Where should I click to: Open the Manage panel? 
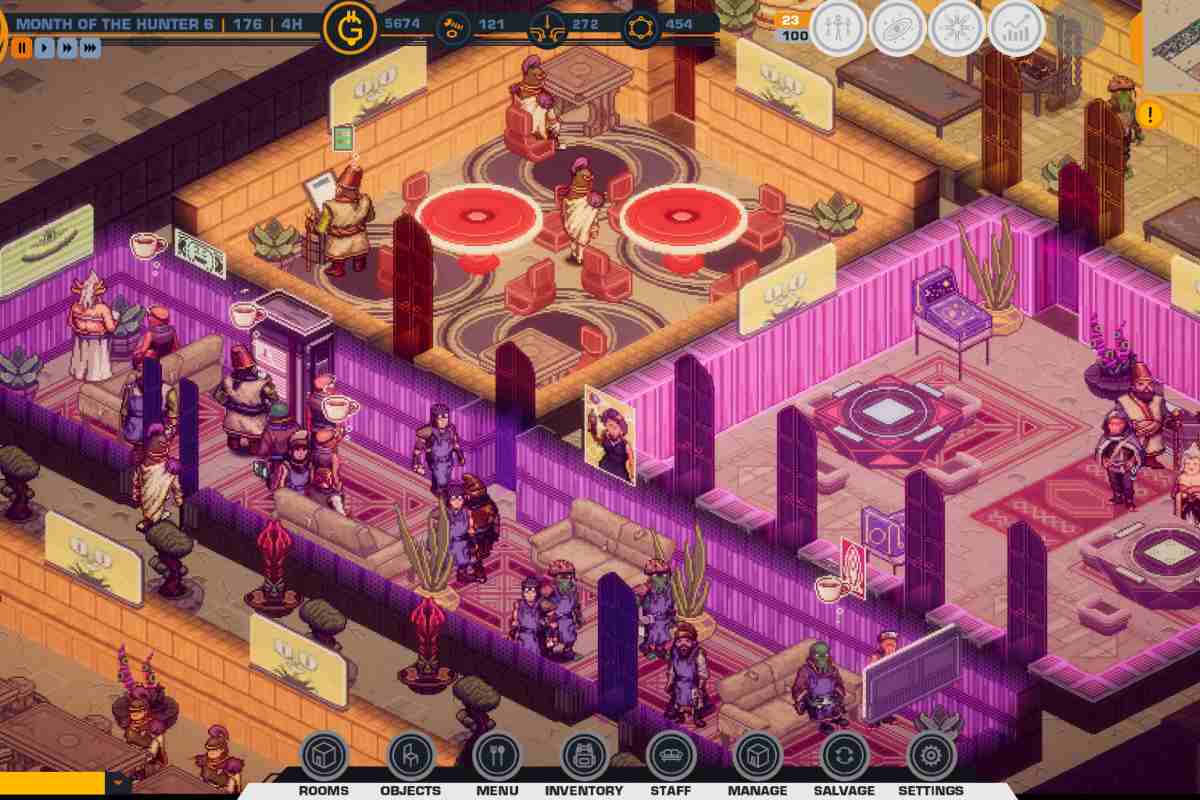(757, 757)
